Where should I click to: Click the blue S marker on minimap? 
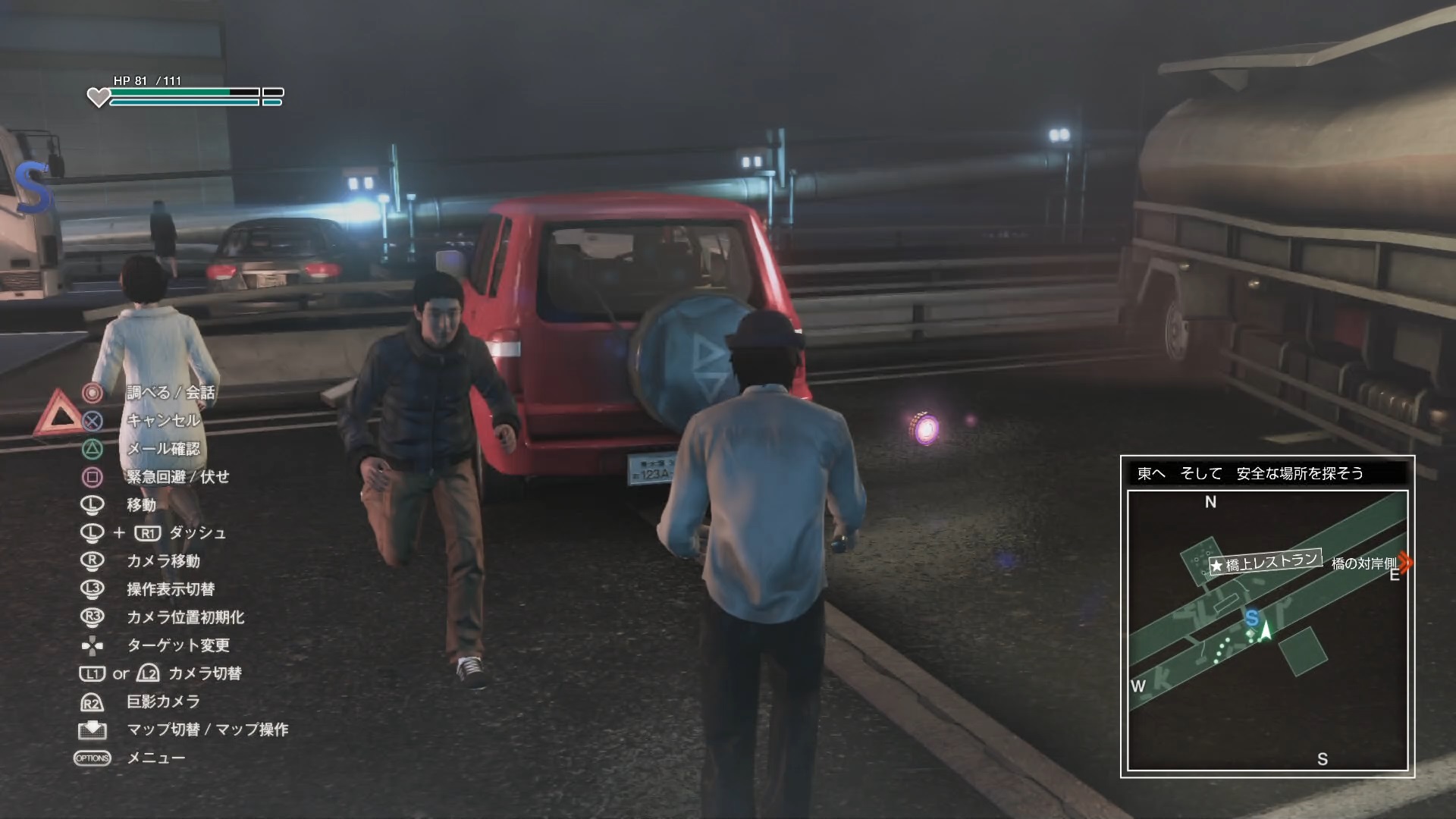pyautogui.click(x=1251, y=618)
